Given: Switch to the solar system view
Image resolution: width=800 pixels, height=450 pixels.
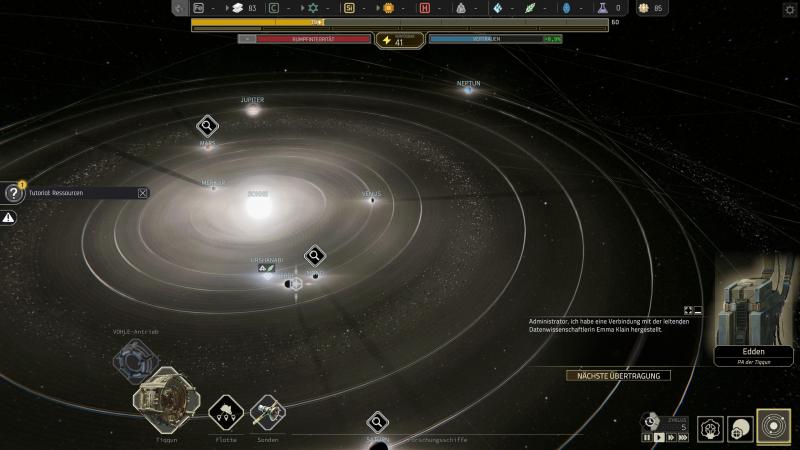Looking at the screenshot, I should click(773, 428).
